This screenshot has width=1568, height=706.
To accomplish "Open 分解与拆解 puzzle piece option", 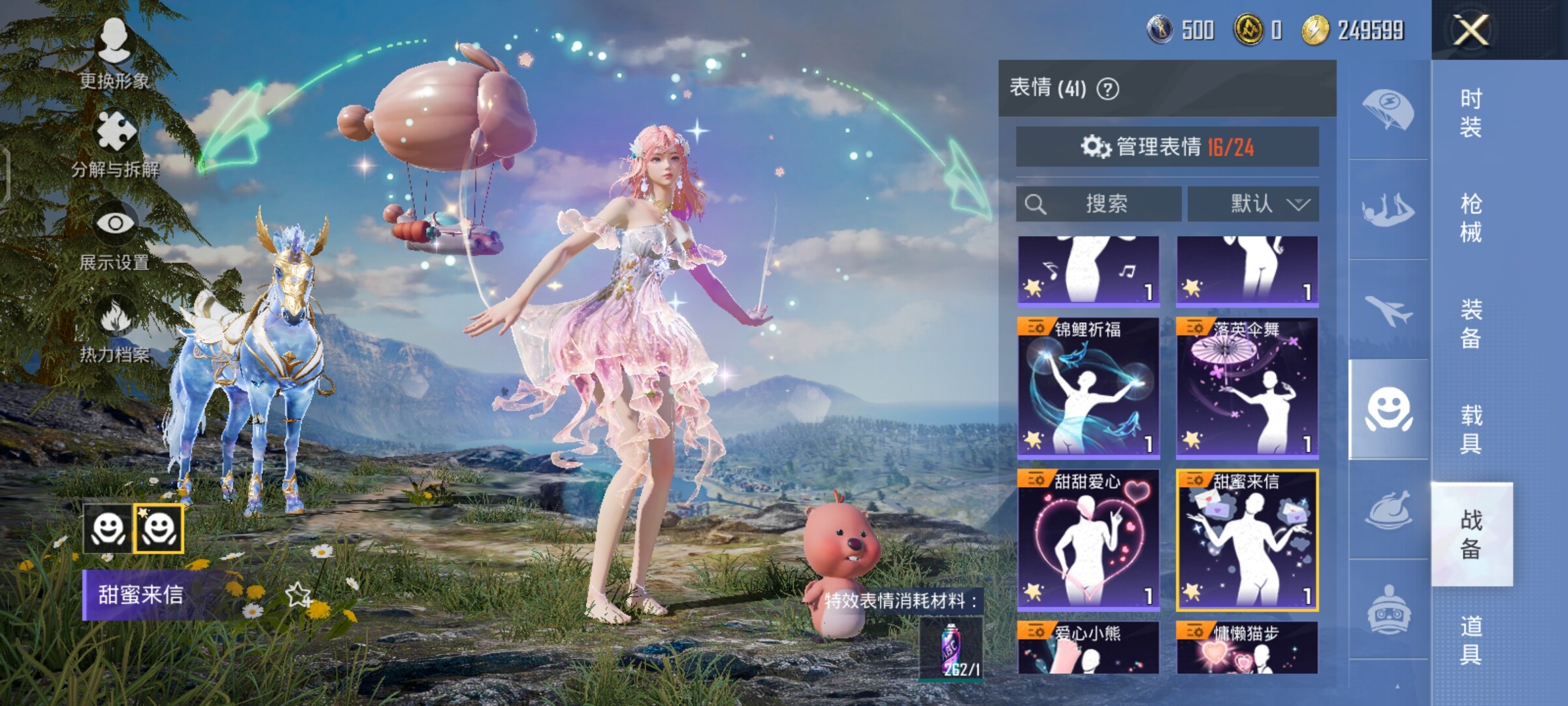I will coord(116,144).
